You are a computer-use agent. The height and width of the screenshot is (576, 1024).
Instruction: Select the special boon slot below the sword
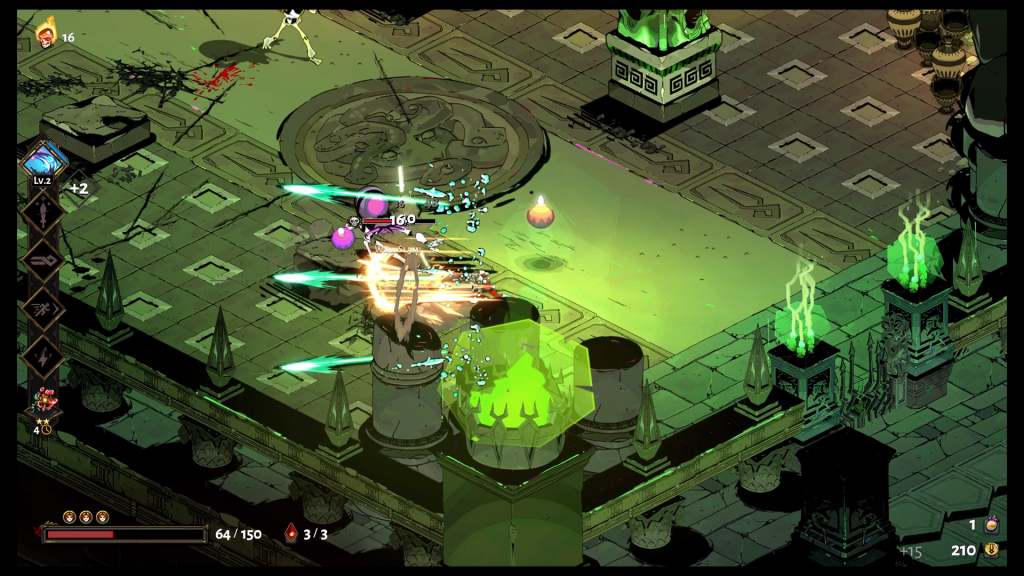[x=44, y=259]
